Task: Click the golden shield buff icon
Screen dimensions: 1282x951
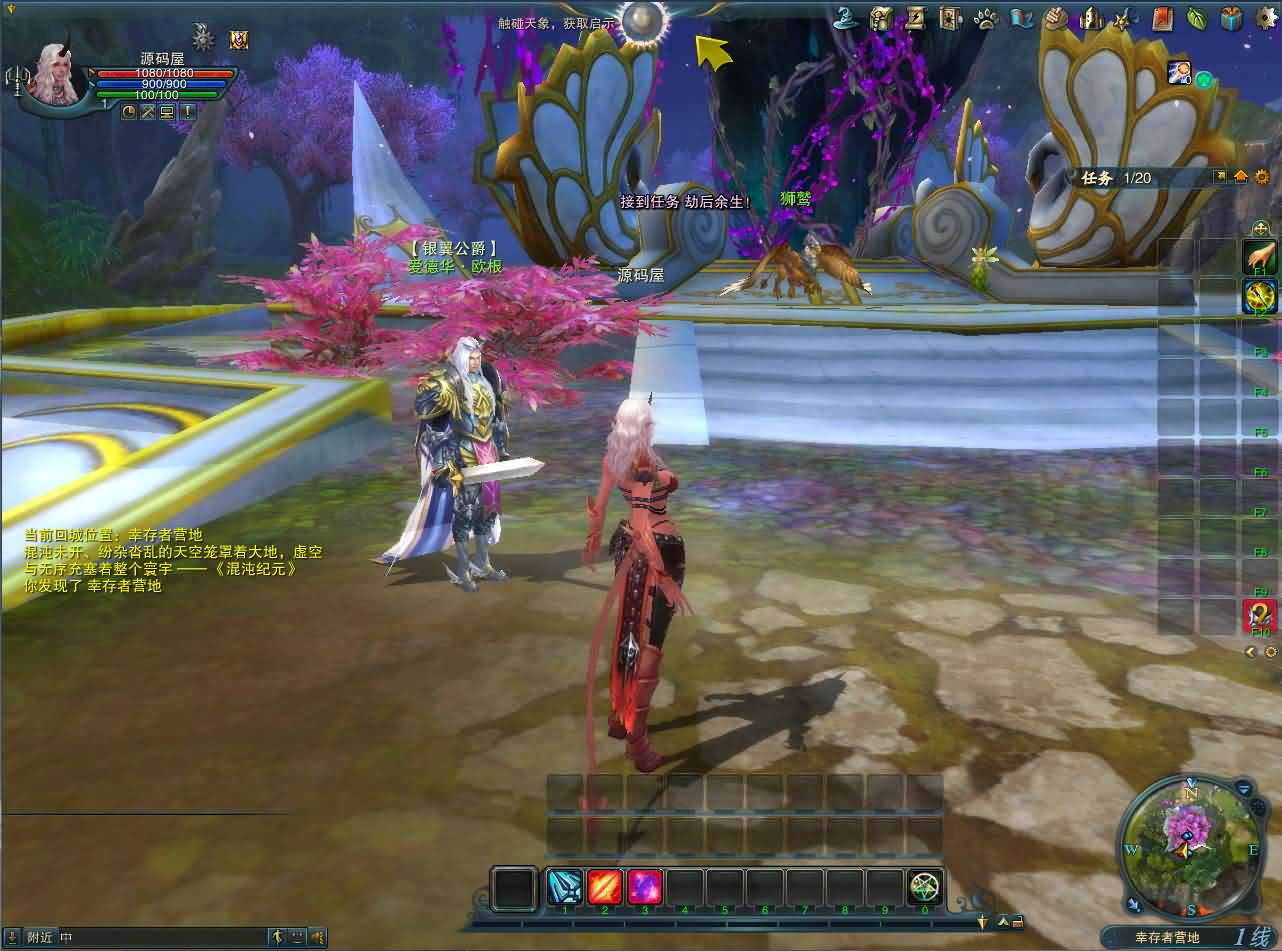Action: coord(239,39)
